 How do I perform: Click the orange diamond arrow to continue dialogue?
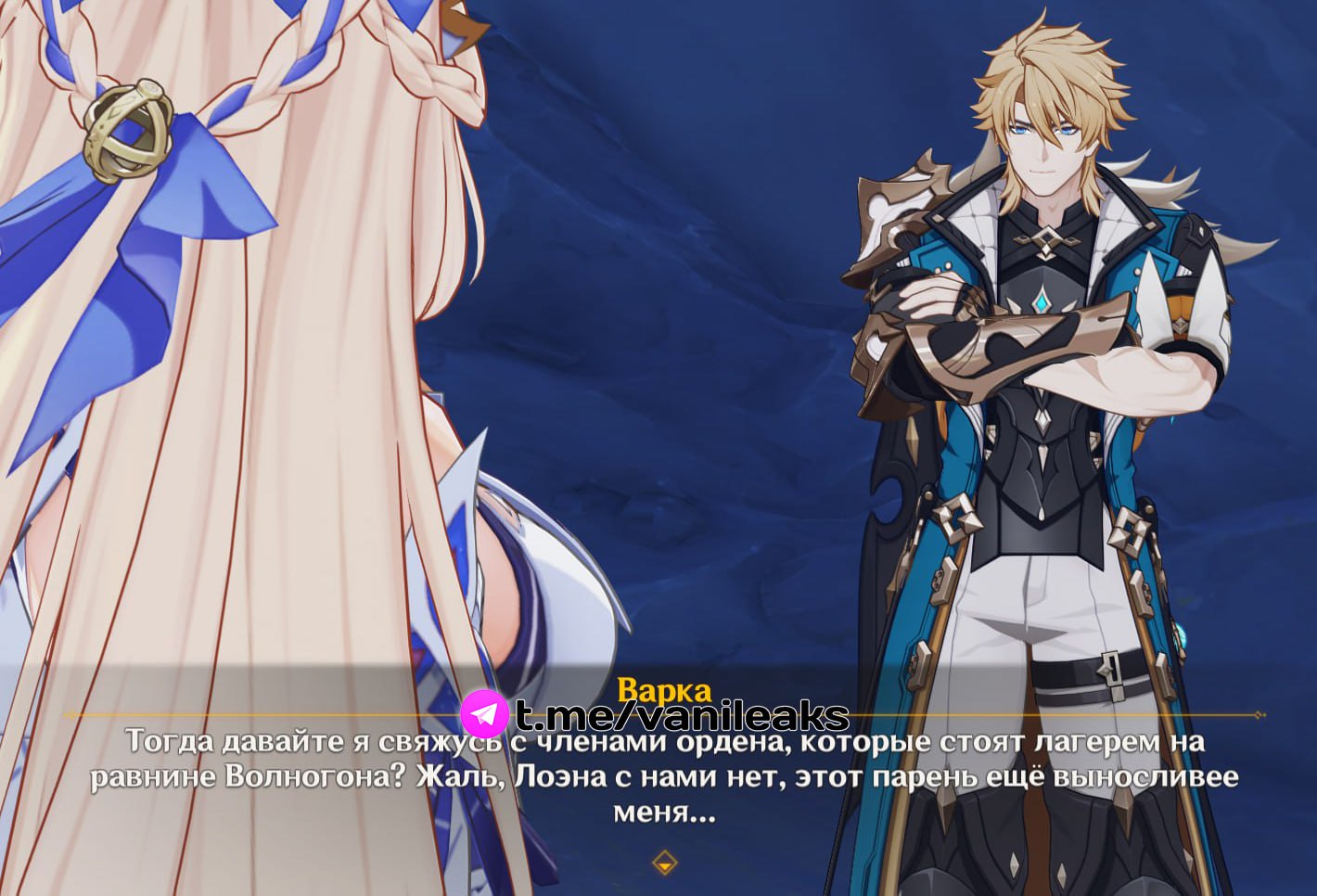tap(664, 863)
